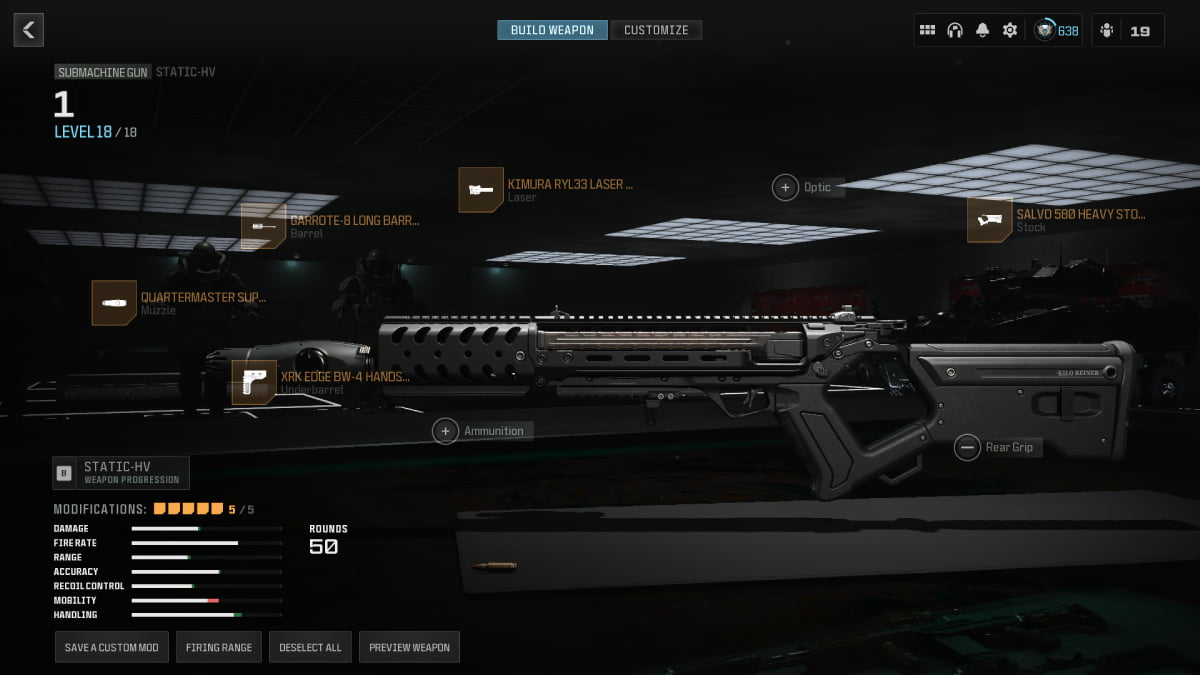Open STATIC-HV Weapon Progression
The height and width of the screenshot is (675, 1200).
coord(121,472)
